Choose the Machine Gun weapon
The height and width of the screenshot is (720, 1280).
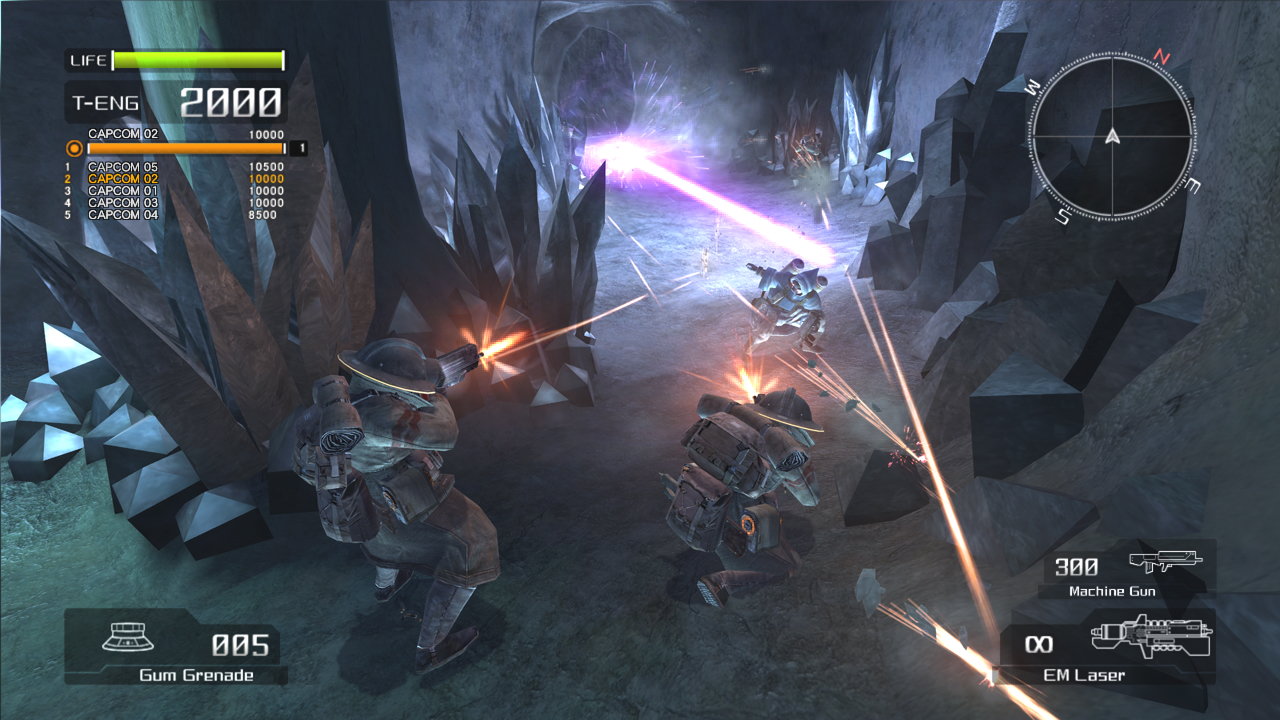tap(1128, 570)
